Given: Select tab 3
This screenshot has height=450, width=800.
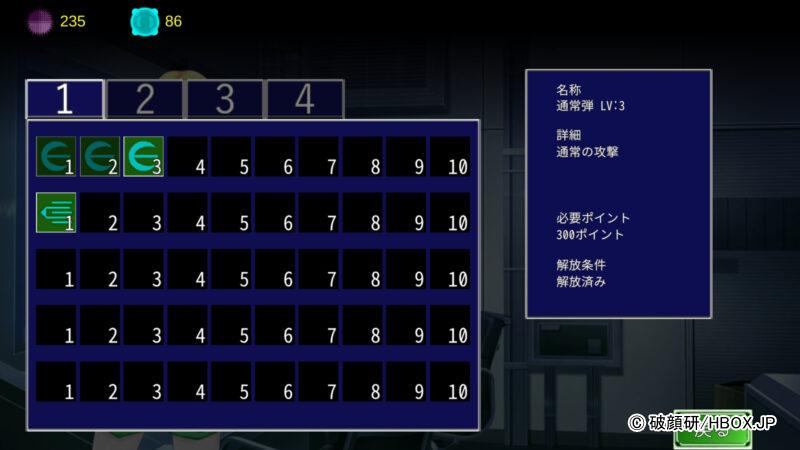Looking at the screenshot, I should pyautogui.click(x=225, y=99).
